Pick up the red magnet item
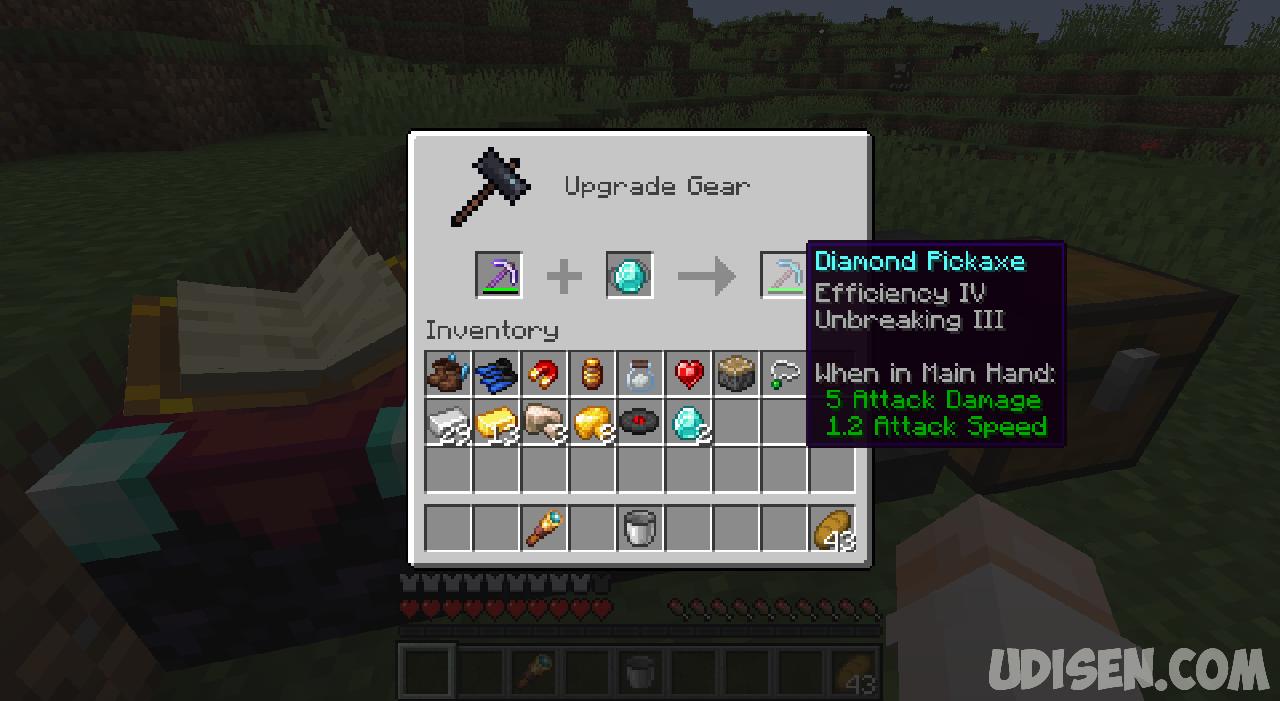 (544, 374)
